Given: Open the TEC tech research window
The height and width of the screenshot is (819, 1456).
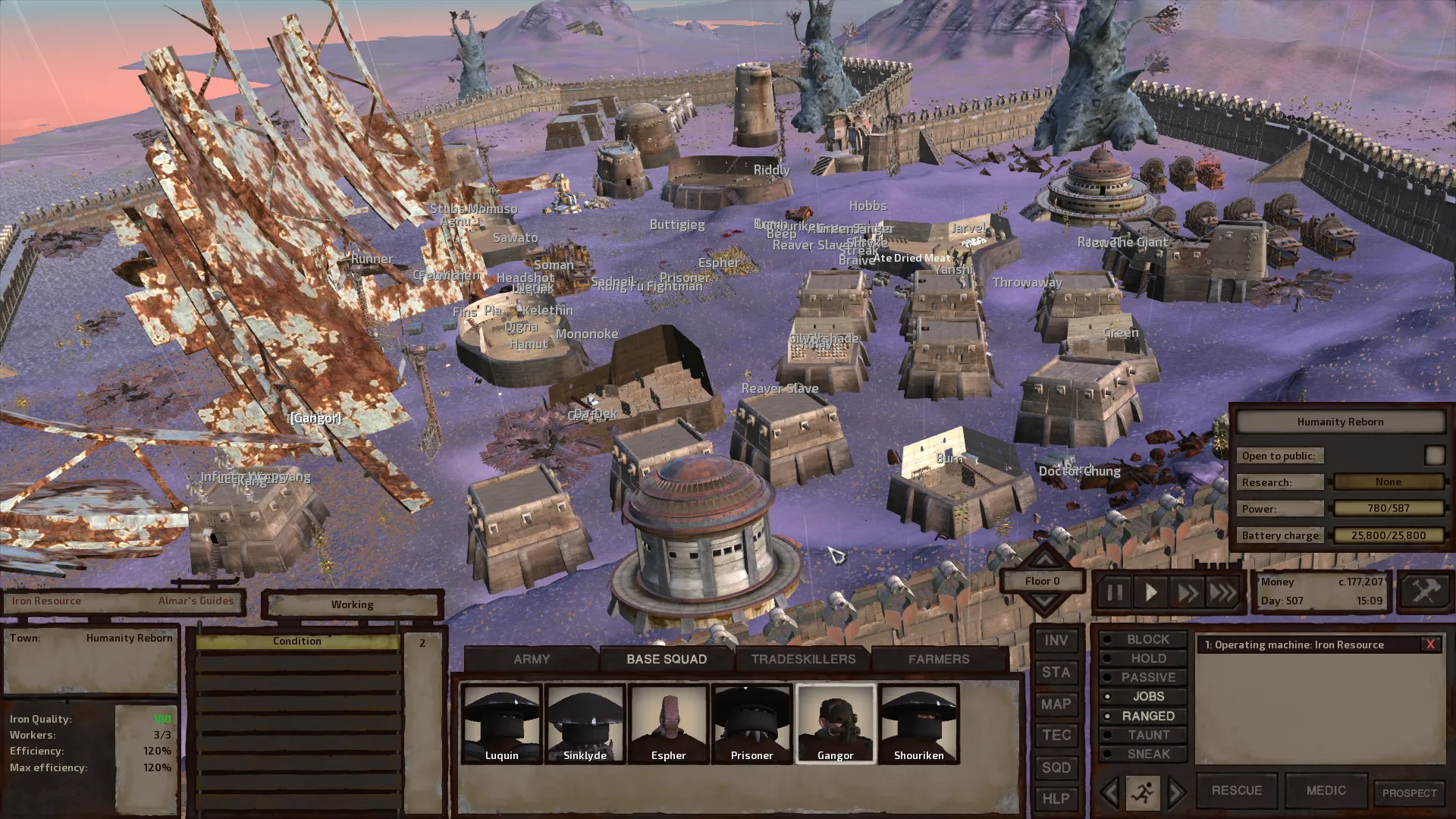Looking at the screenshot, I should click(1056, 736).
